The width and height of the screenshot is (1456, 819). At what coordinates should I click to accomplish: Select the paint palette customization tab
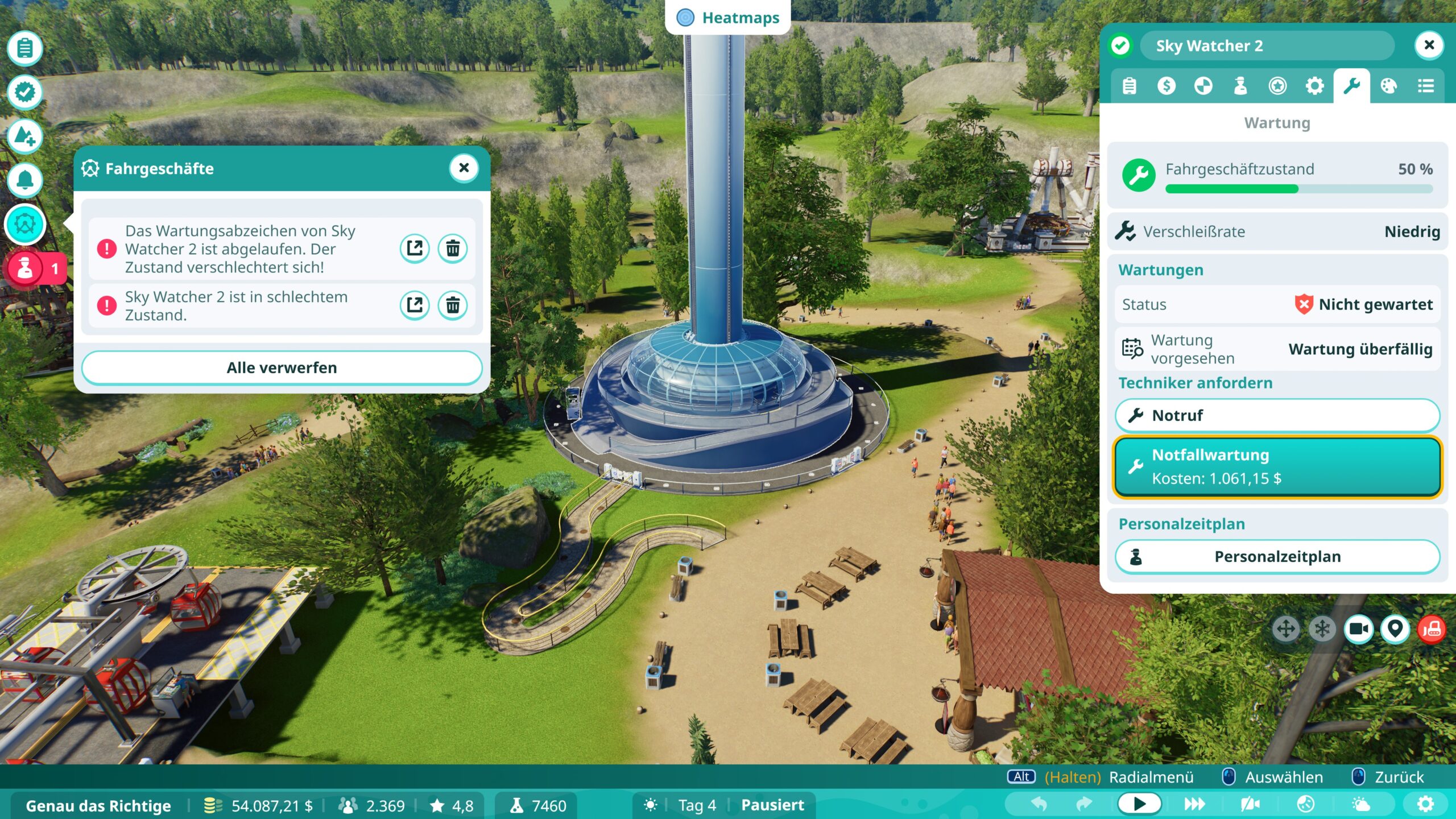click(x=1388, y=86)
